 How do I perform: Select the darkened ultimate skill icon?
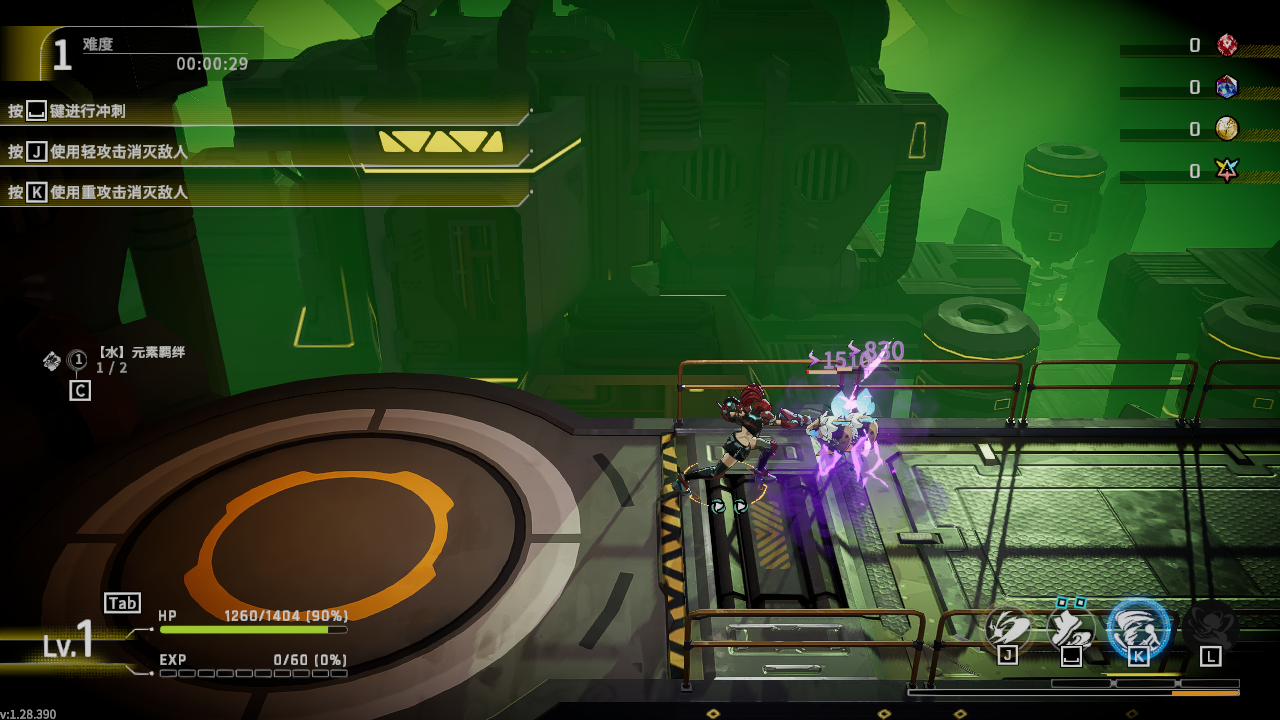[1210, 628]
